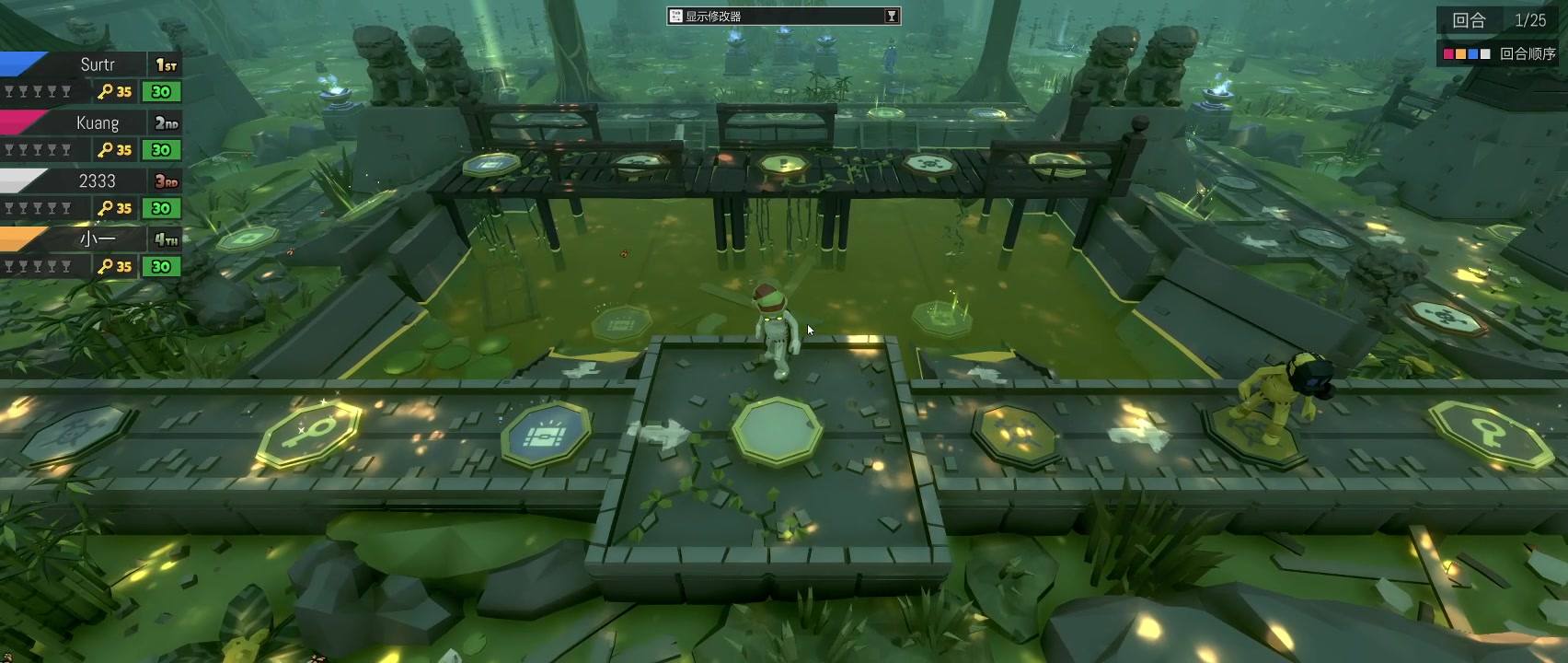Click the pink square in the turn order

[1449, 54]
